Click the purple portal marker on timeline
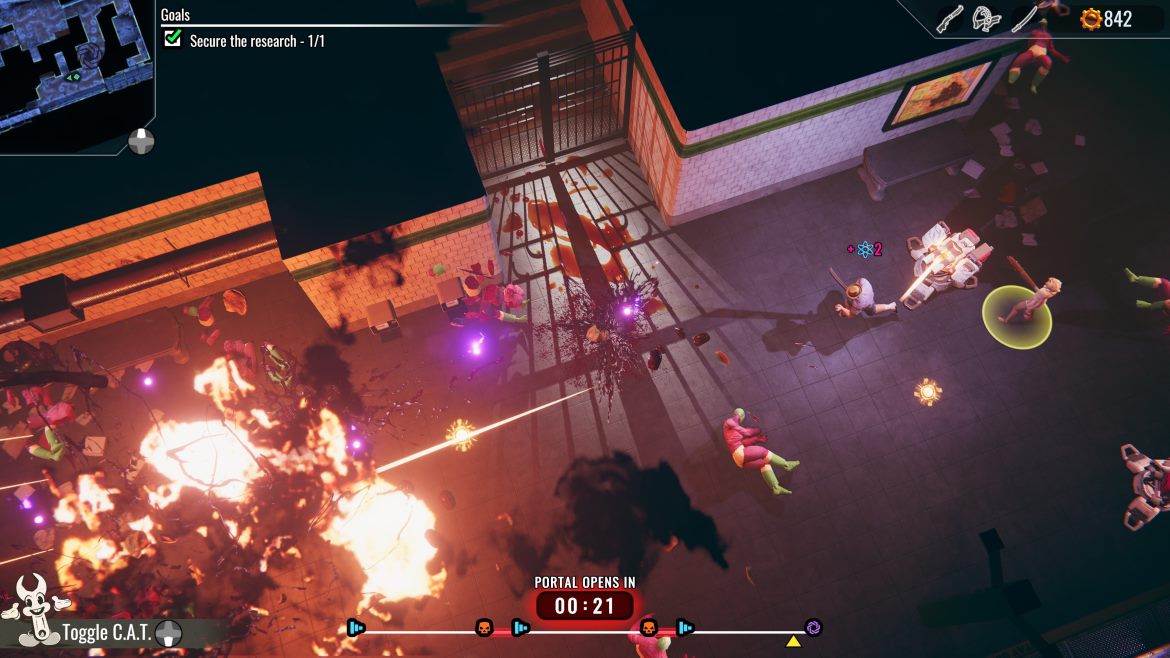This screenshot has width=1170, height=658. click(x=813, y=628)
